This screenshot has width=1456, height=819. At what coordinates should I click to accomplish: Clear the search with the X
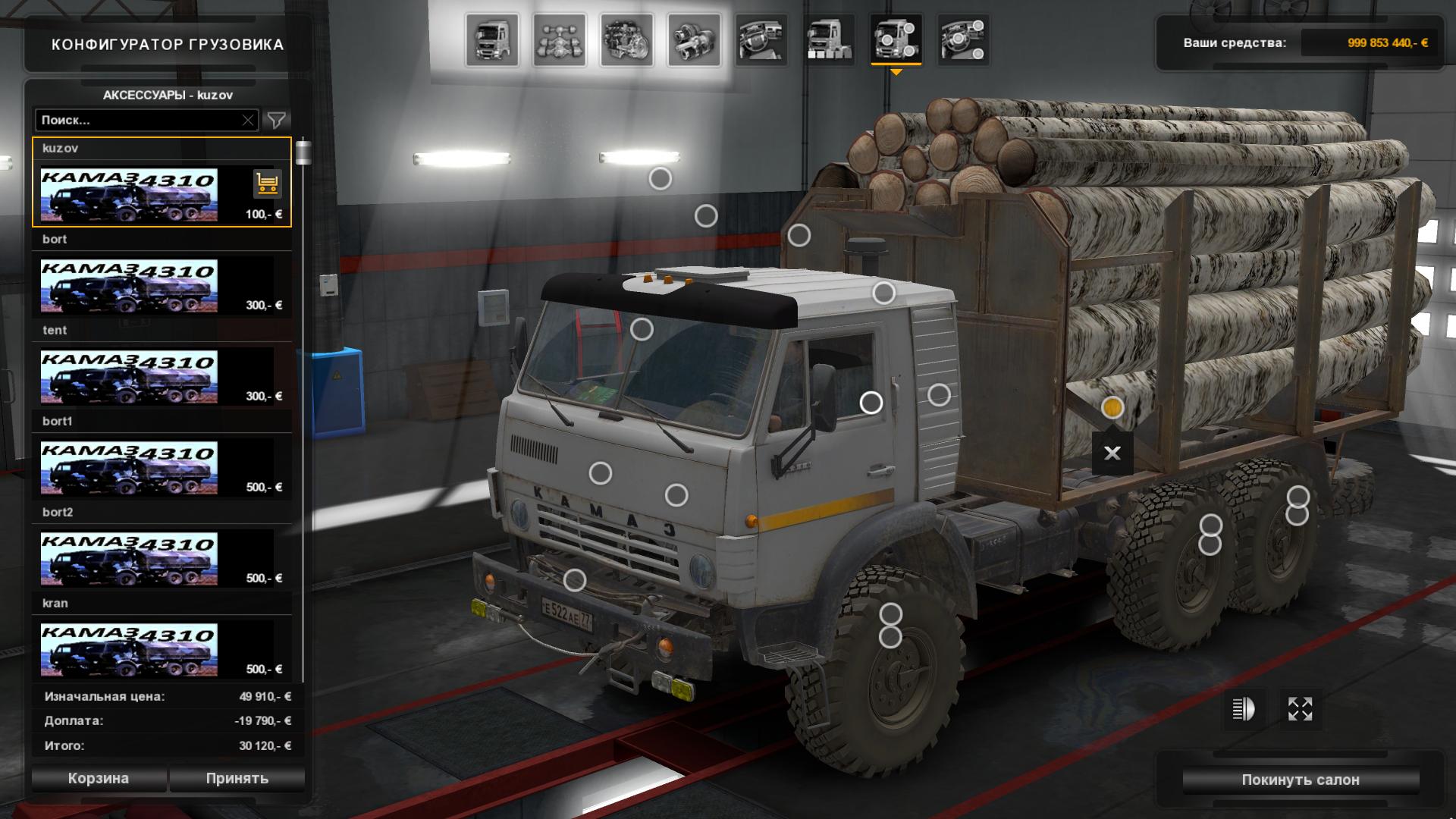tap(248, 120)
